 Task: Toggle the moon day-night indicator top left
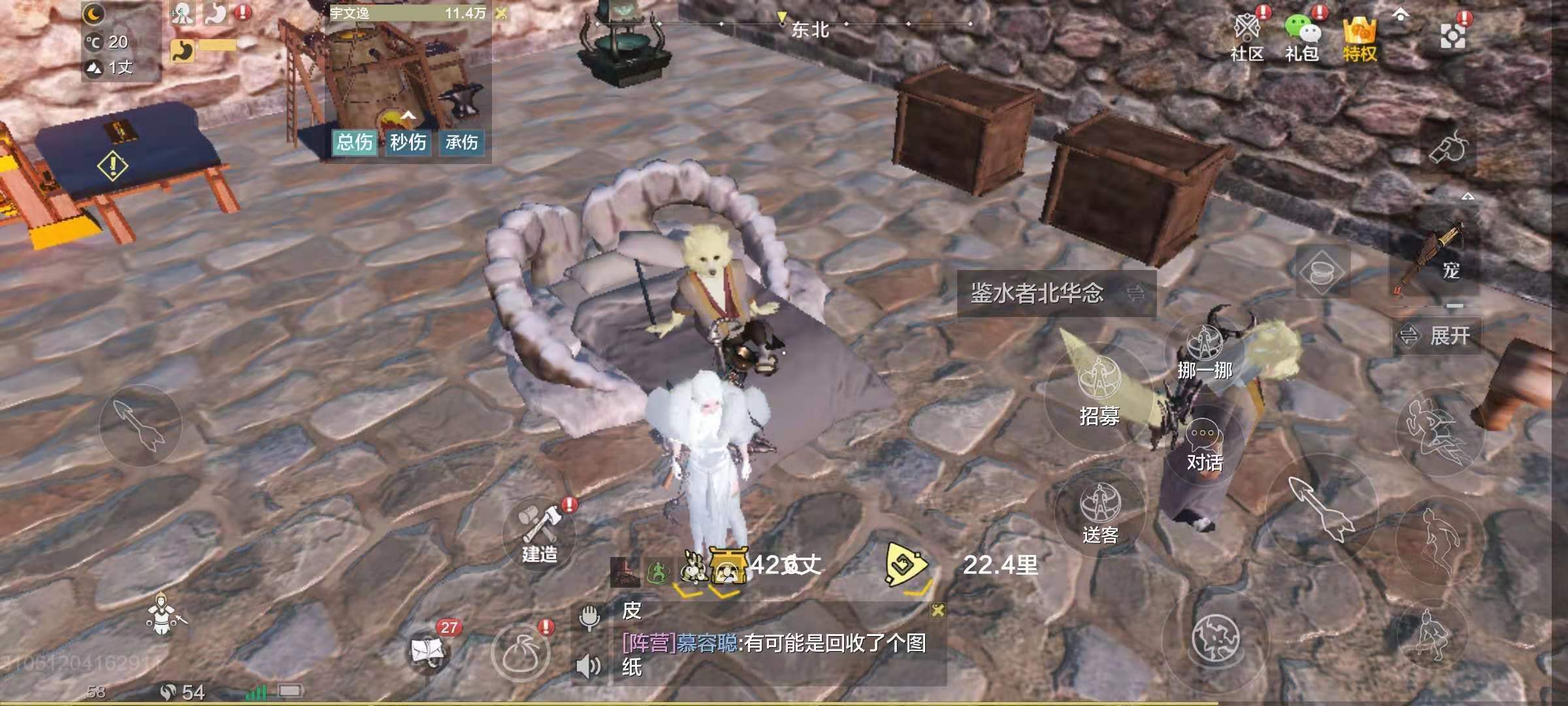tap(93, 13)
